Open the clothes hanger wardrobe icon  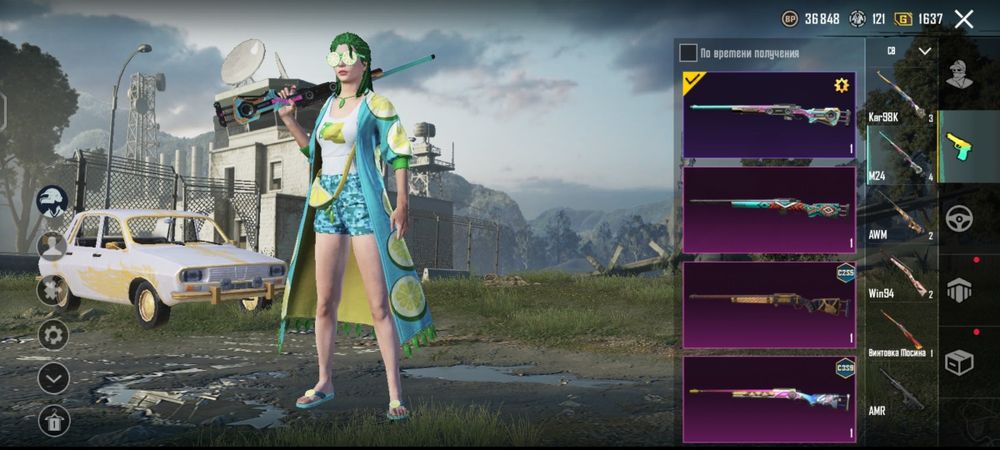(53, 421)
